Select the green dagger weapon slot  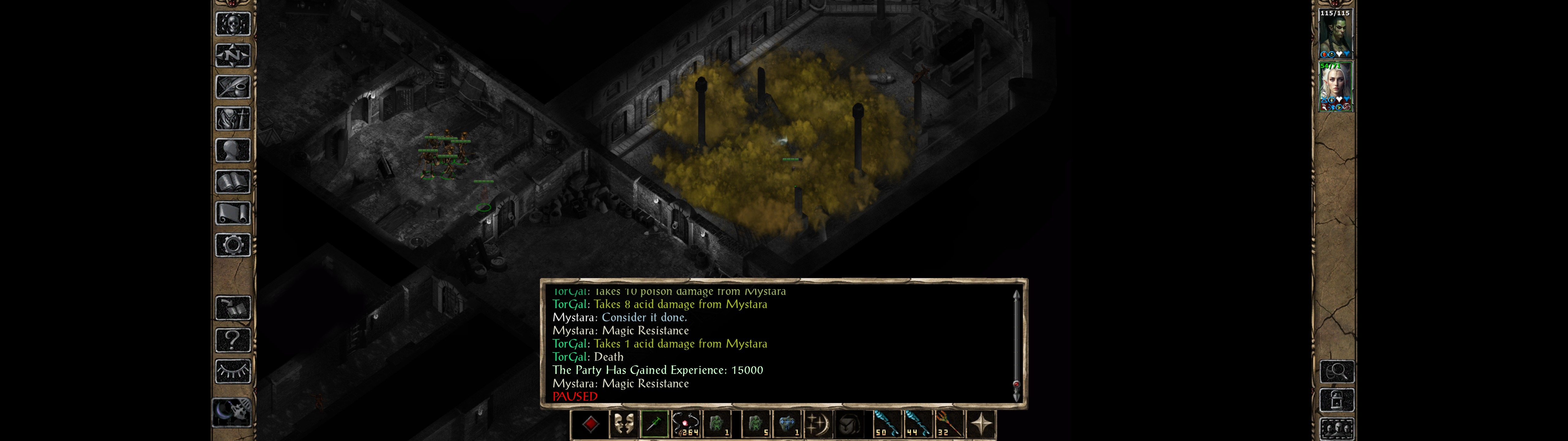tap(654, 424)
